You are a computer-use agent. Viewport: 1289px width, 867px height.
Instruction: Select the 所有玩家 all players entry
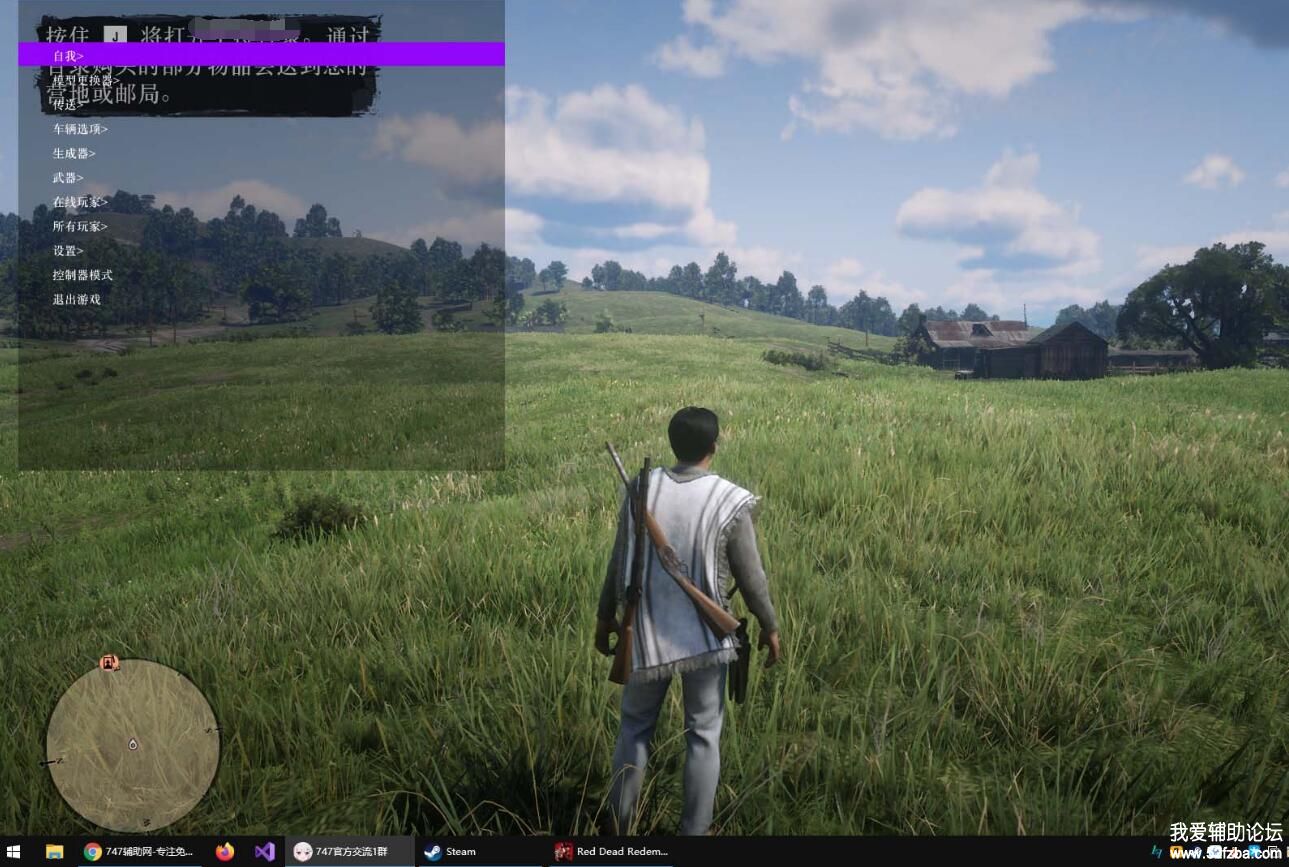coord(80,226)
